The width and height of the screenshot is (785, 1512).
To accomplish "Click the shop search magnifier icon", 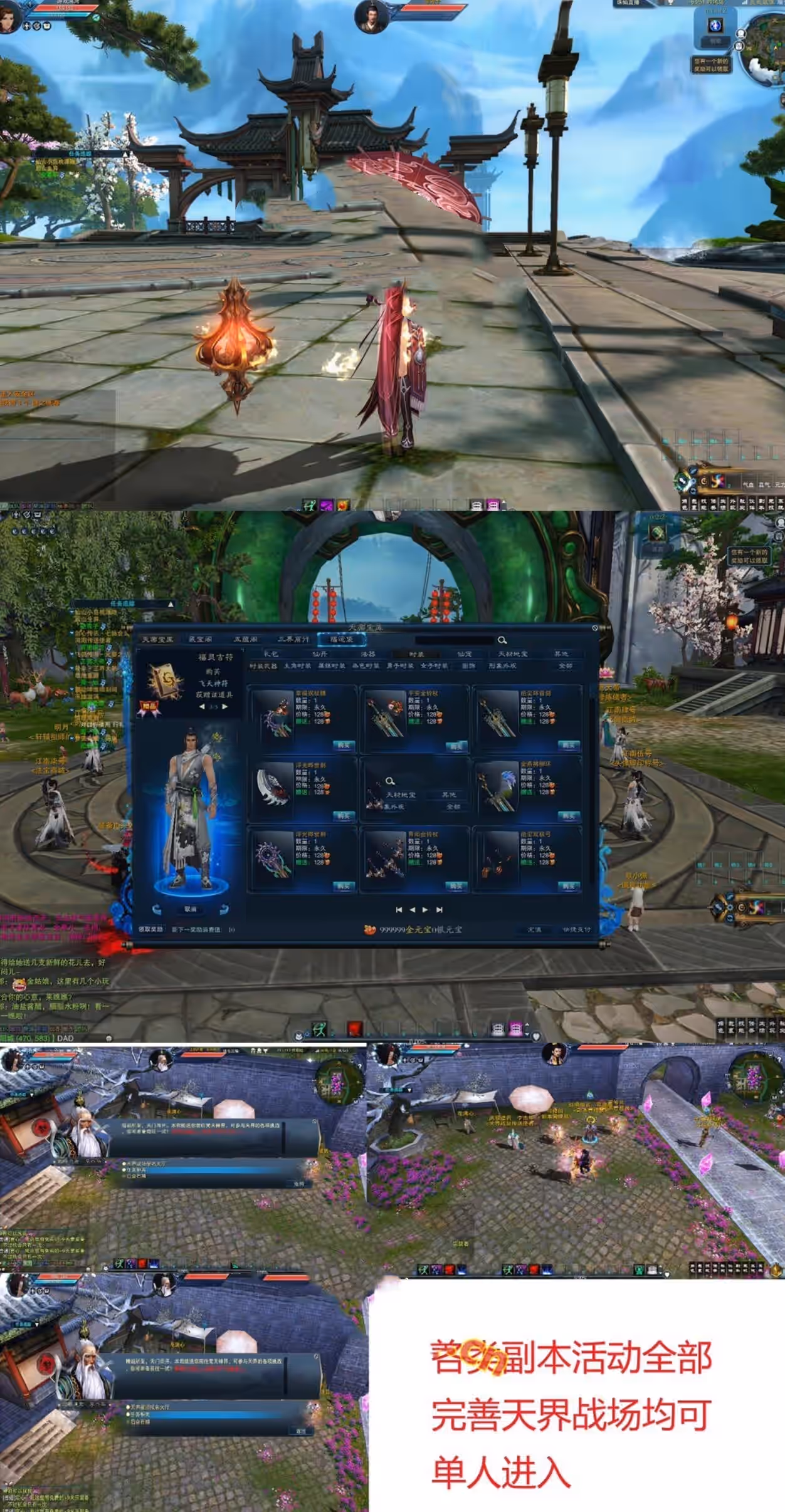I will coord(502,640).
